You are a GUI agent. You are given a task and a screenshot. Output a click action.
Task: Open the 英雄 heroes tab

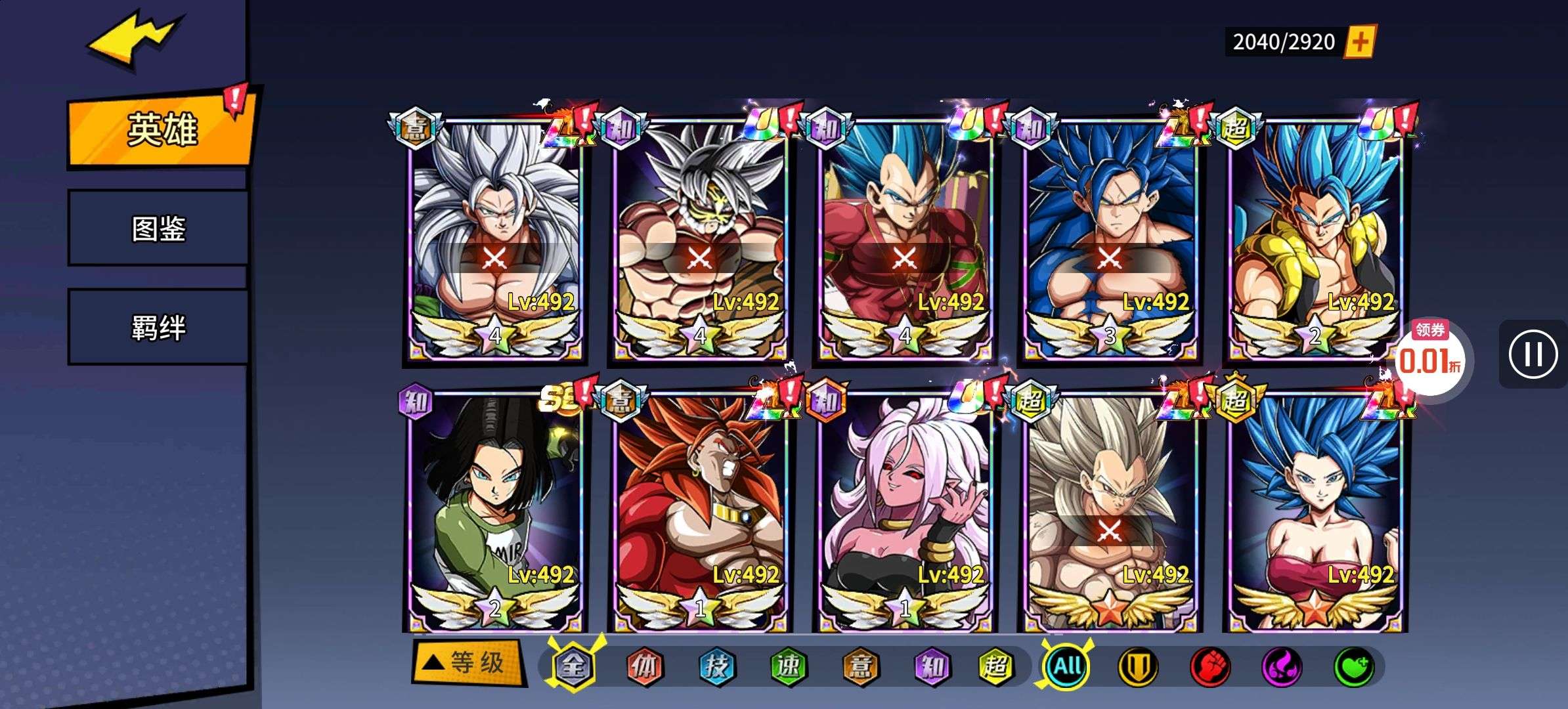point(160,129)
